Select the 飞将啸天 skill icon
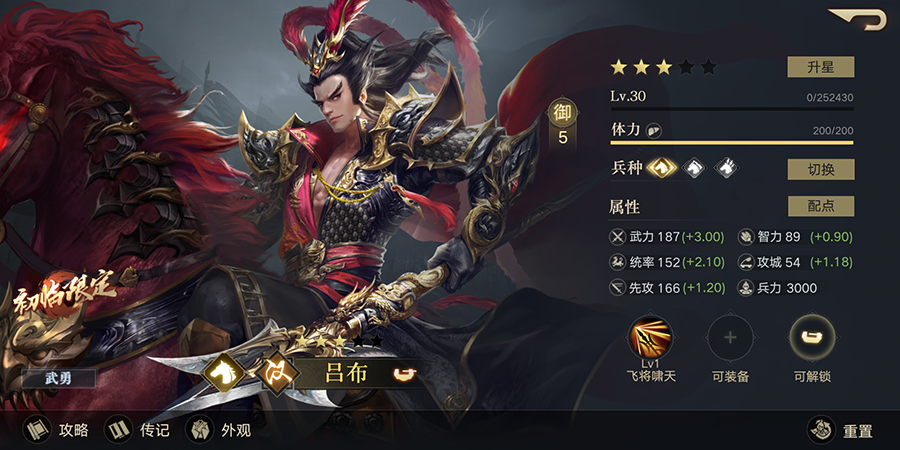The width and height of the screenshot is (900, 450). tap(650, 339)
